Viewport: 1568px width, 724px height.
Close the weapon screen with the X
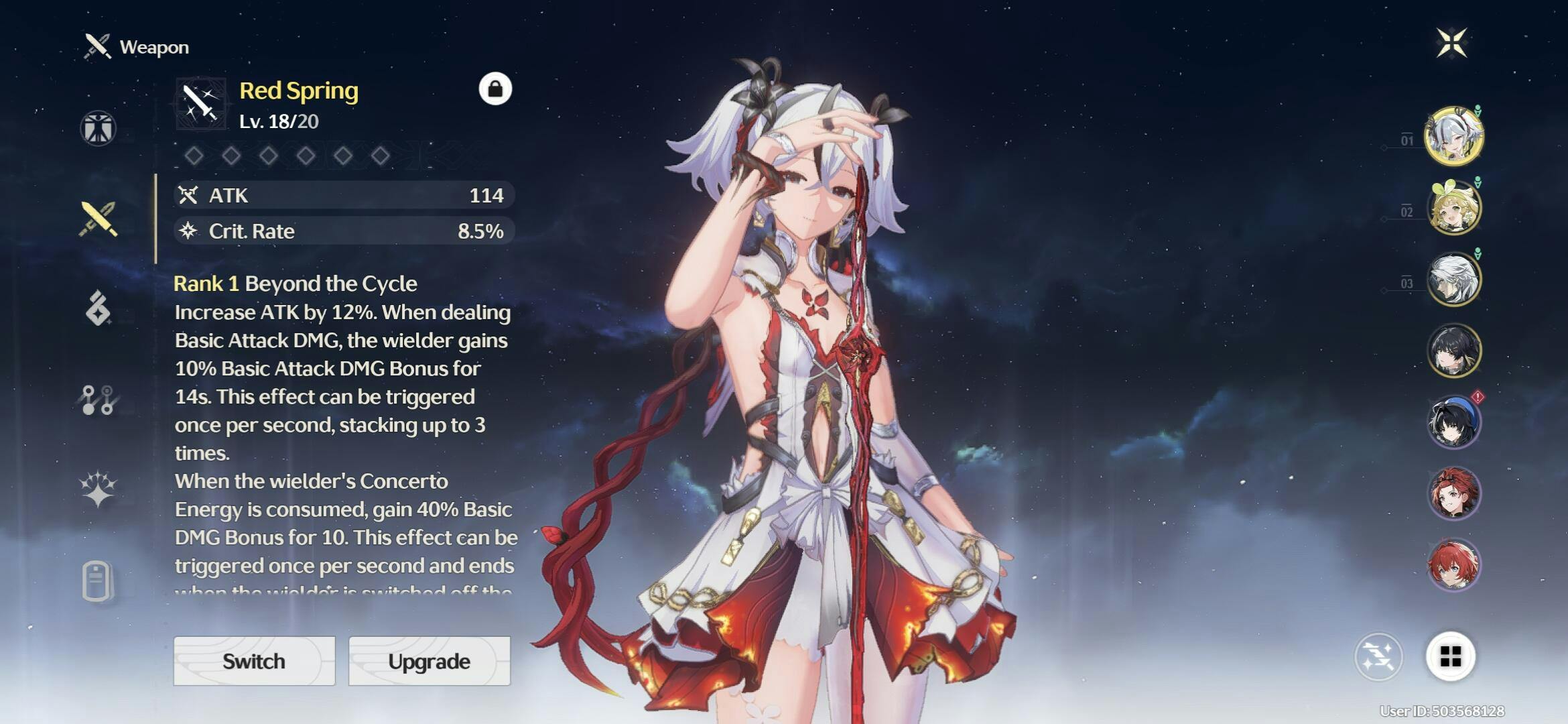coord(1451,43)
